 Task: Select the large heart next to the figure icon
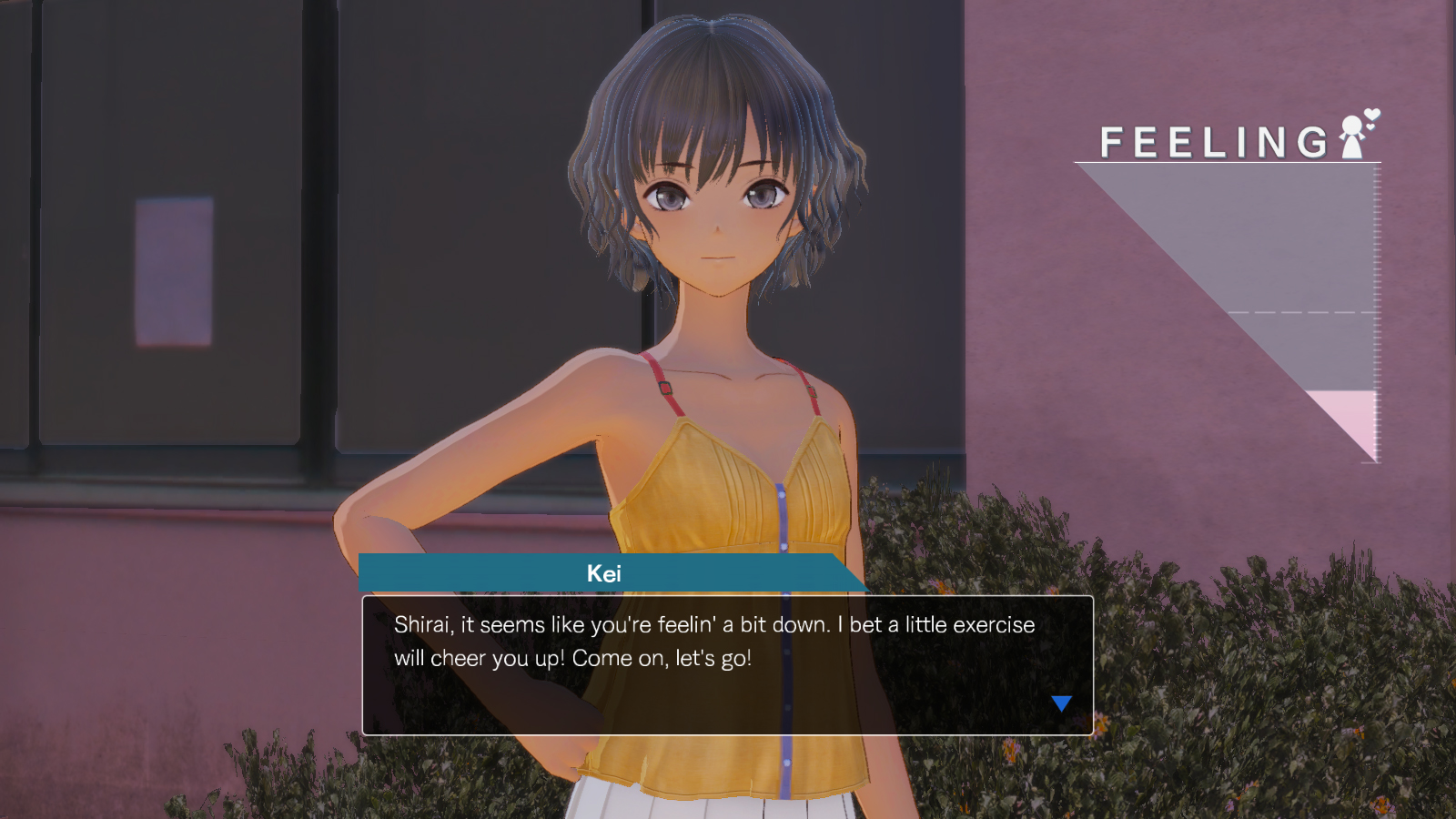click(x=1371, y=115)
